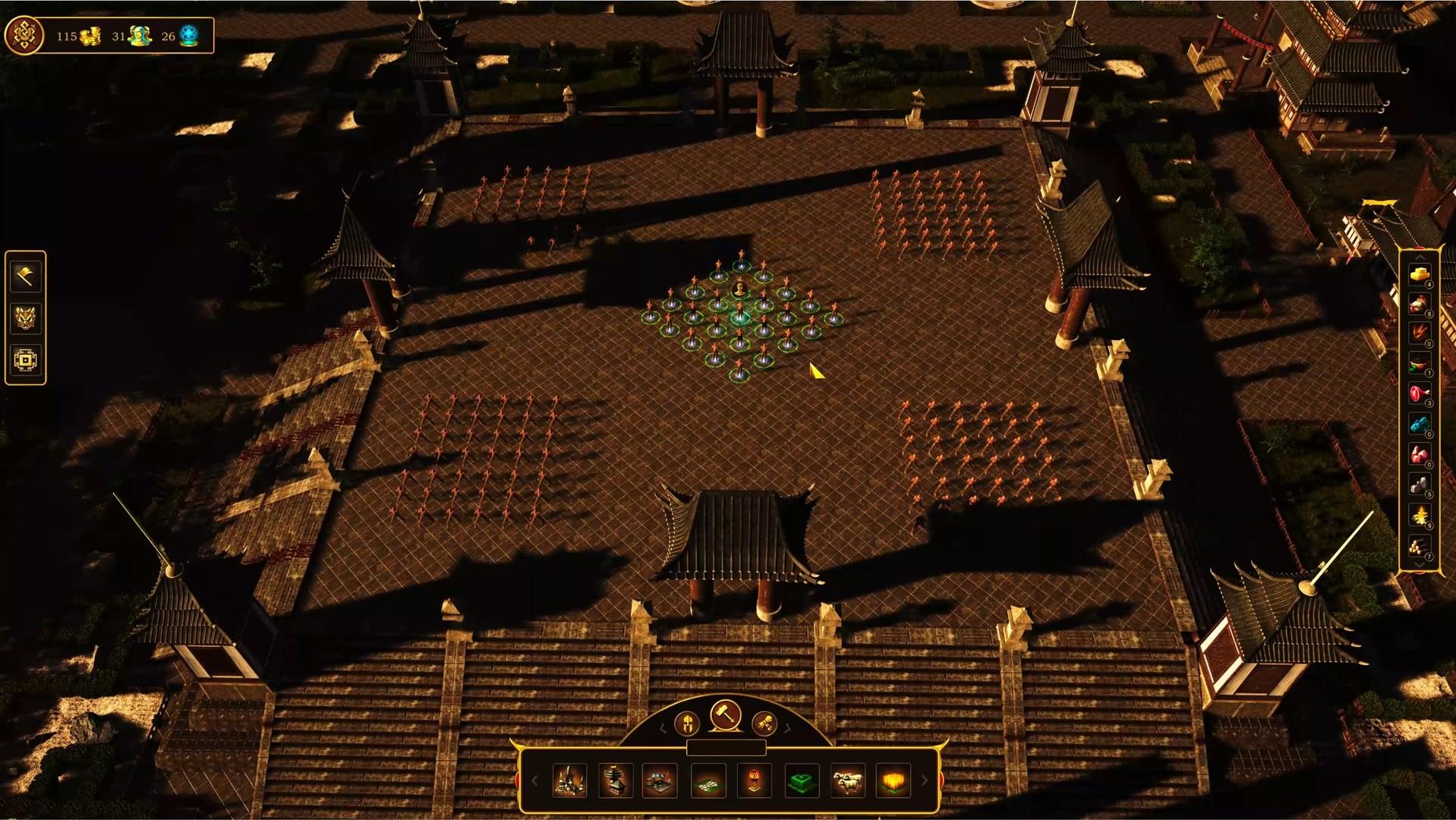Select the workshop building icon

click(659, 781)
